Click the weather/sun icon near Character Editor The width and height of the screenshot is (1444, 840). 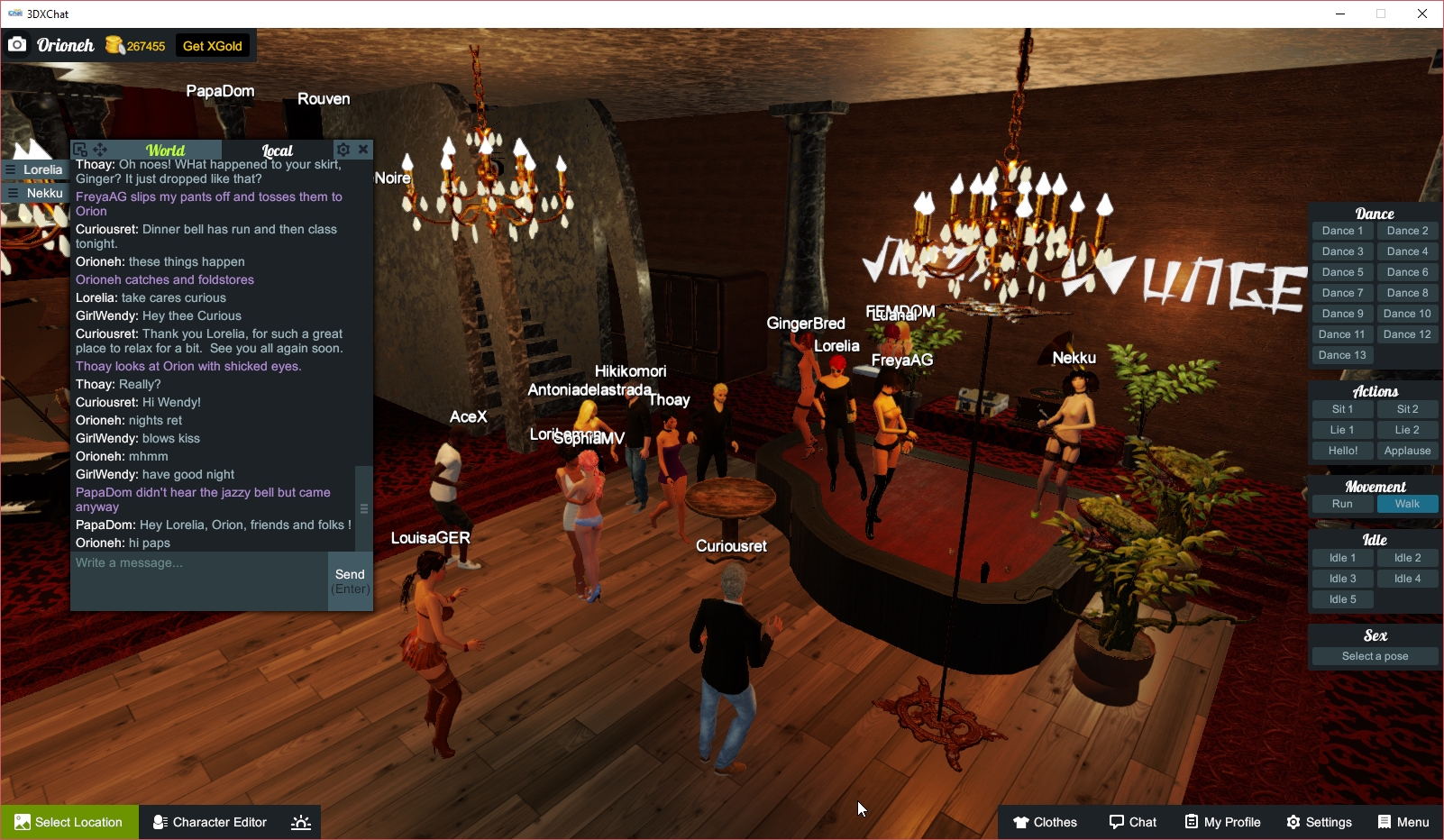pyautogui.click(x=300, y=821)
